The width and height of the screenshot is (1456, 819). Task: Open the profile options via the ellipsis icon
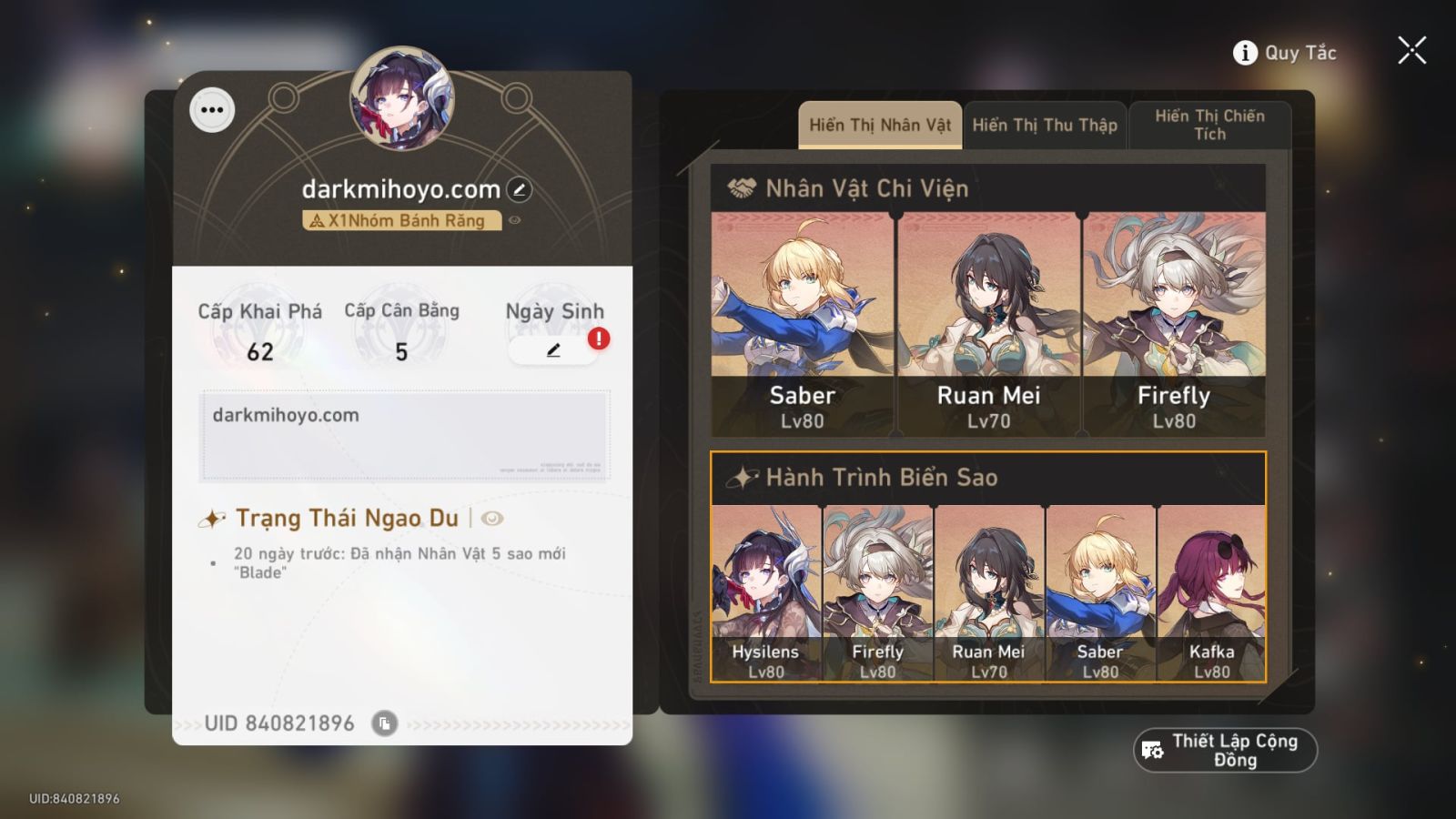tap(215, 110)
